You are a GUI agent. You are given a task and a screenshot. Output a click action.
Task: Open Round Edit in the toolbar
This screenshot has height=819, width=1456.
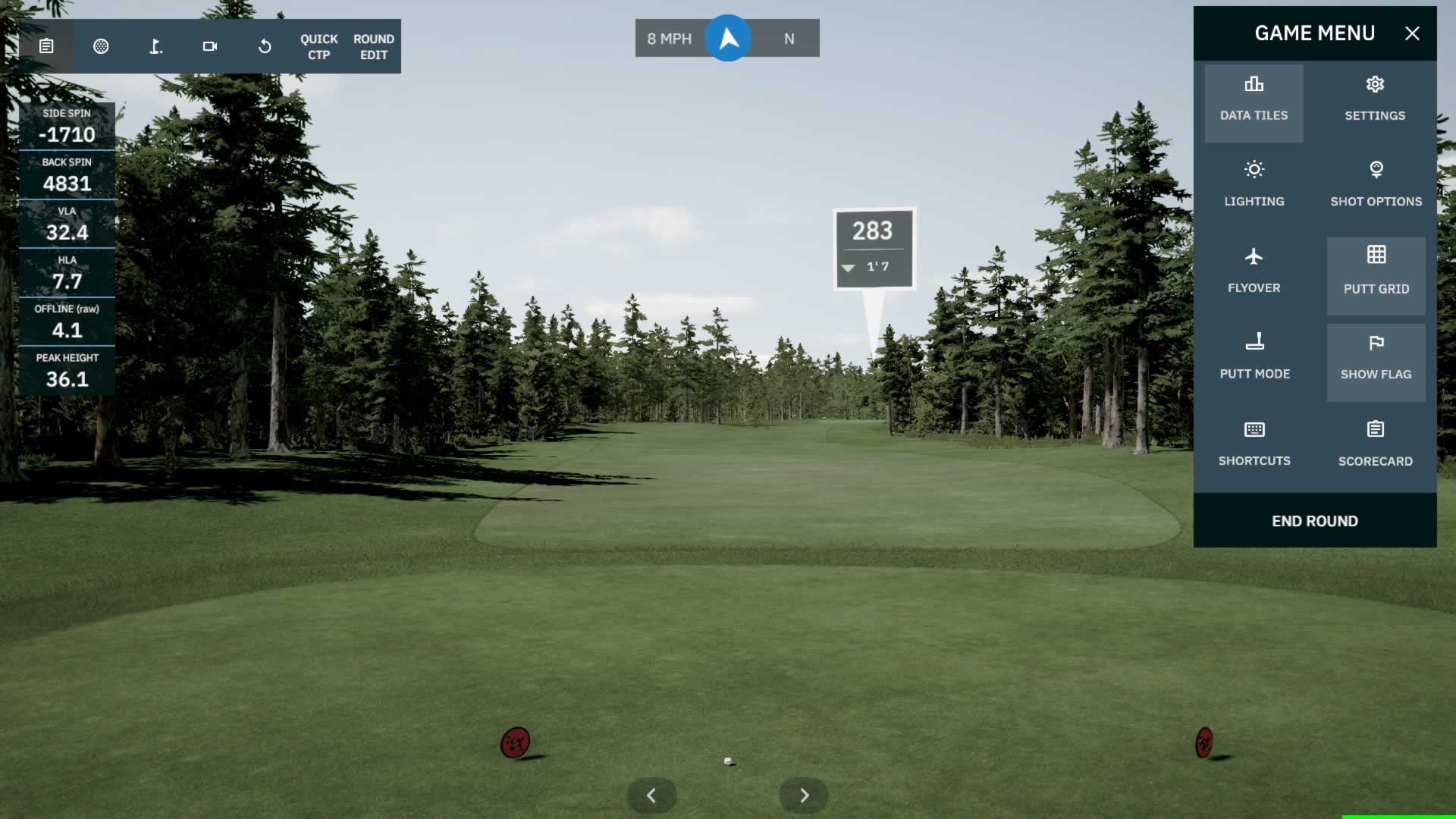373,47
